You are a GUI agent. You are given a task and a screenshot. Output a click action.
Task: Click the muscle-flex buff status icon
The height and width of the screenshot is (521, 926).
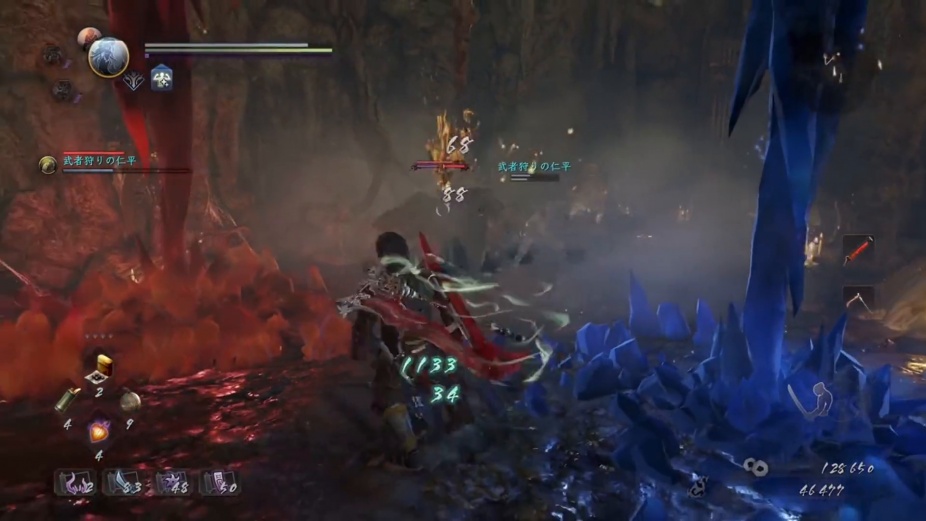click(161, 79)
